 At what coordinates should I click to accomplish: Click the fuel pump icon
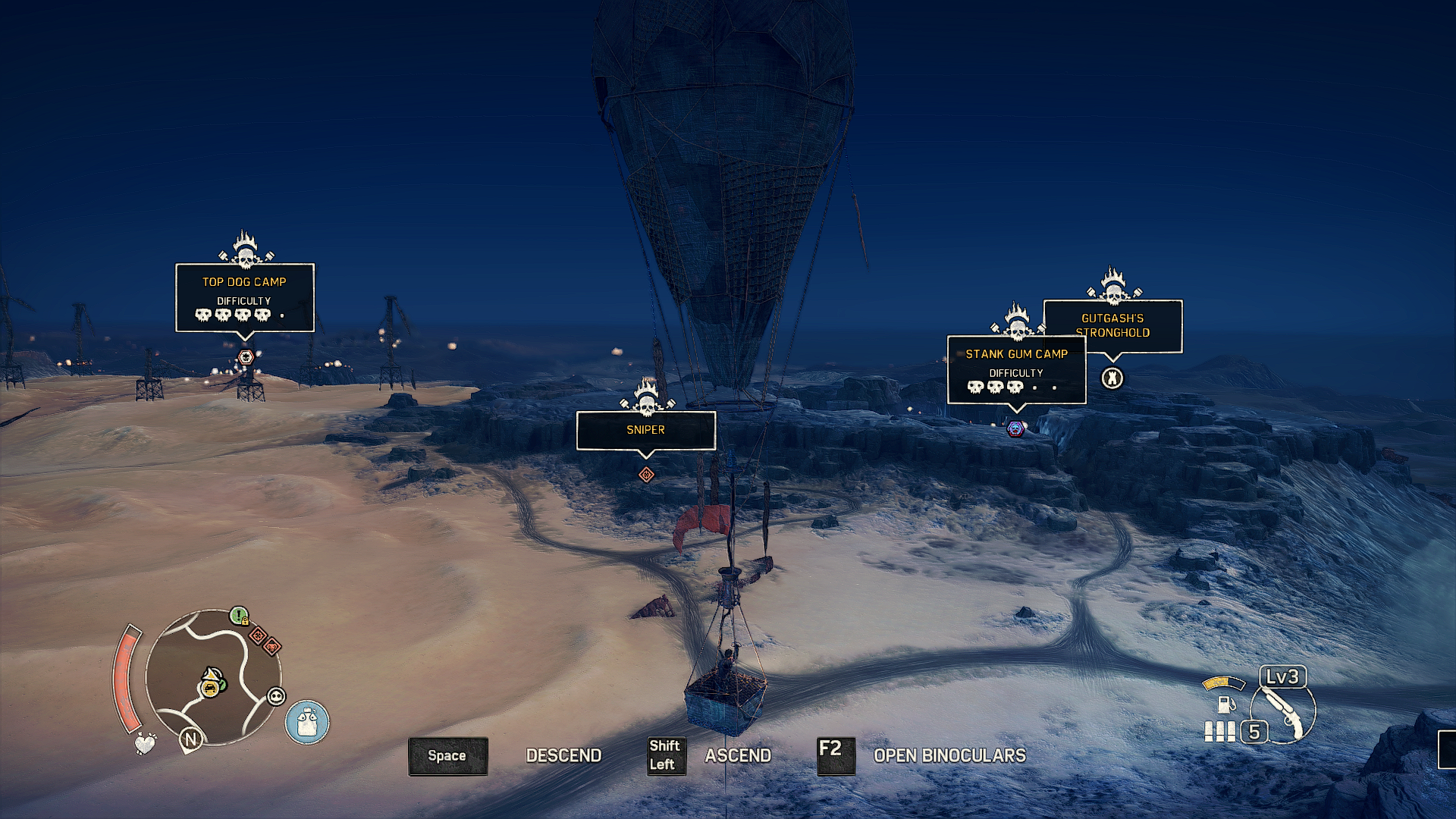pyautogui.click(x=1225, y=704)
